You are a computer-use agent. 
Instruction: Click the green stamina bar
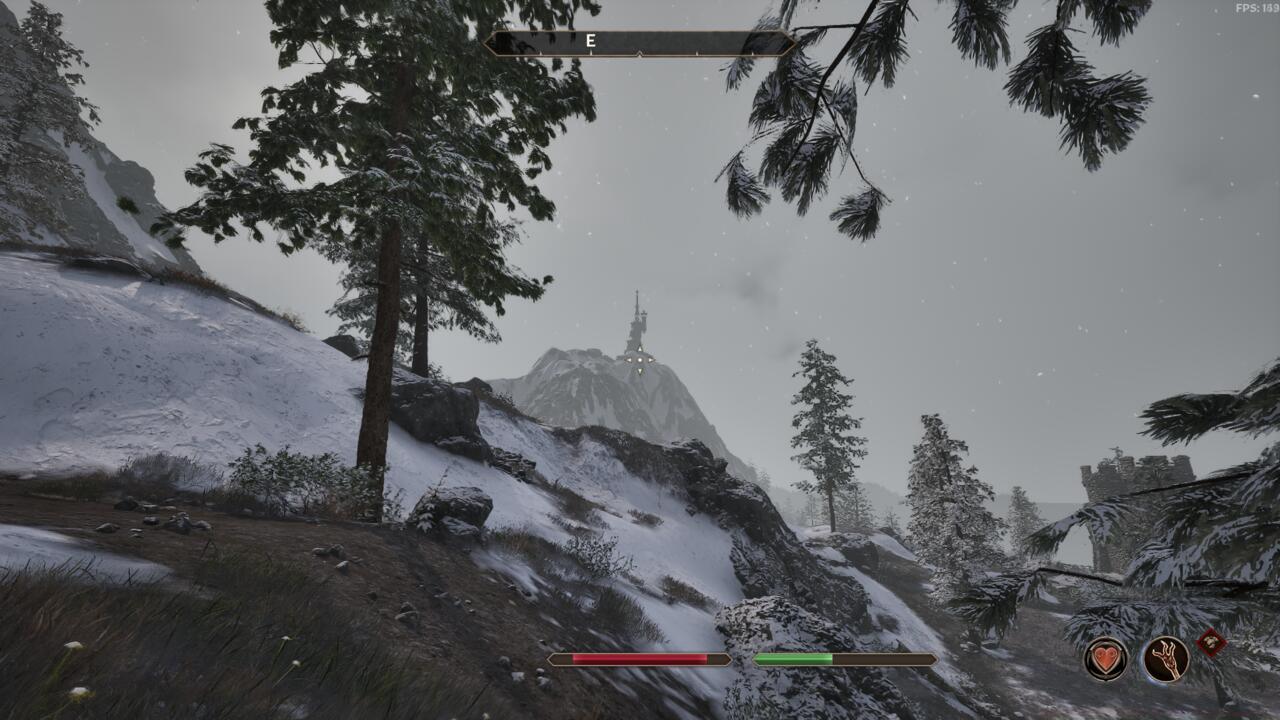[x=795, y=659]
